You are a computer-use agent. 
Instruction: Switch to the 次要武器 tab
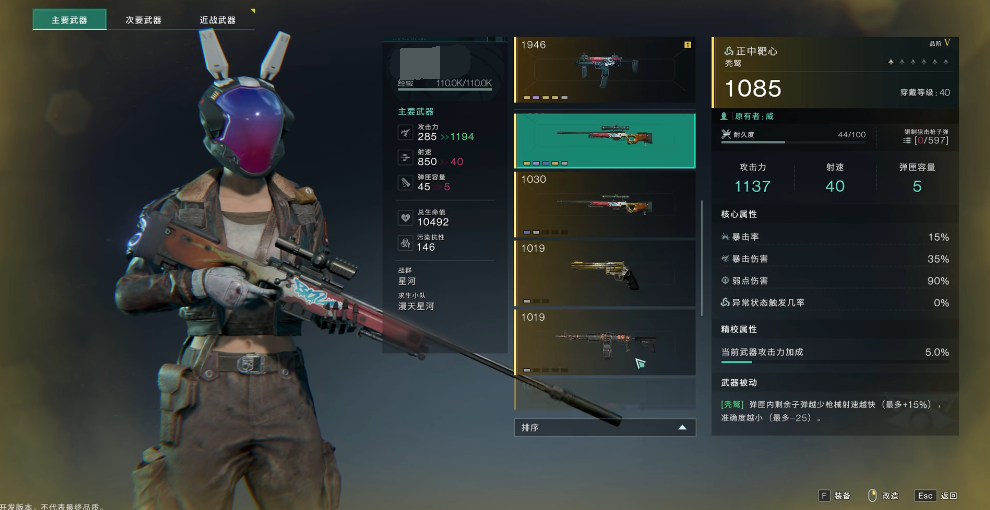tap(143, 20)
